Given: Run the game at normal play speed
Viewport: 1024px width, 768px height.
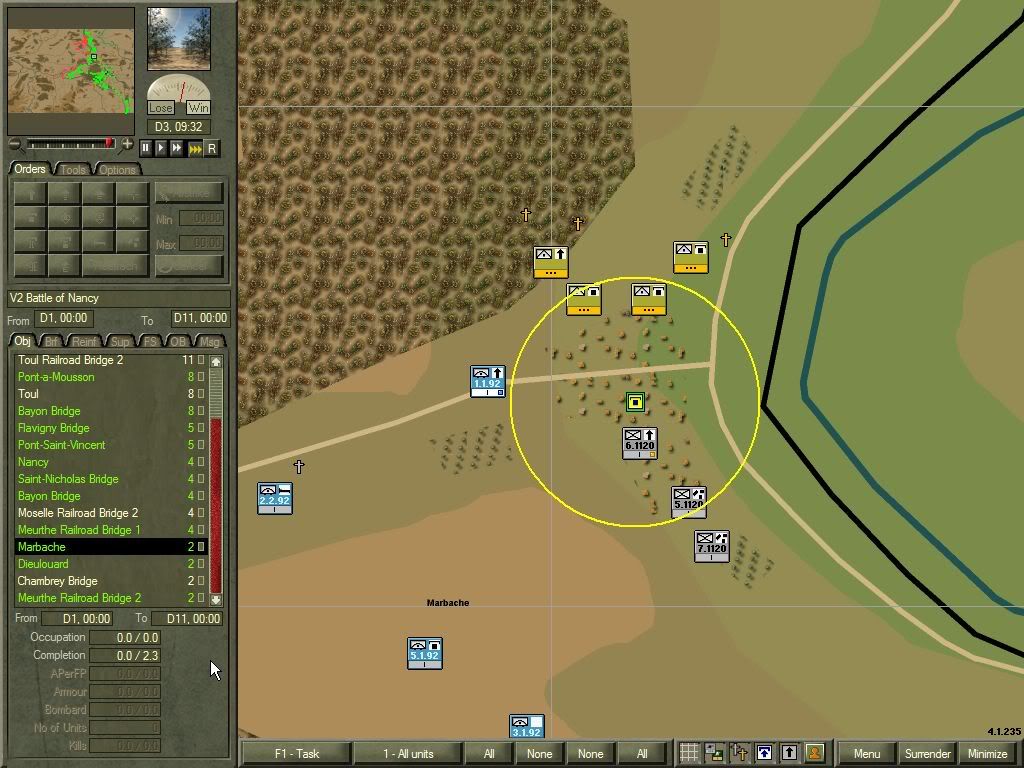Looking at the screenshot, I should (x=161, y=148).
